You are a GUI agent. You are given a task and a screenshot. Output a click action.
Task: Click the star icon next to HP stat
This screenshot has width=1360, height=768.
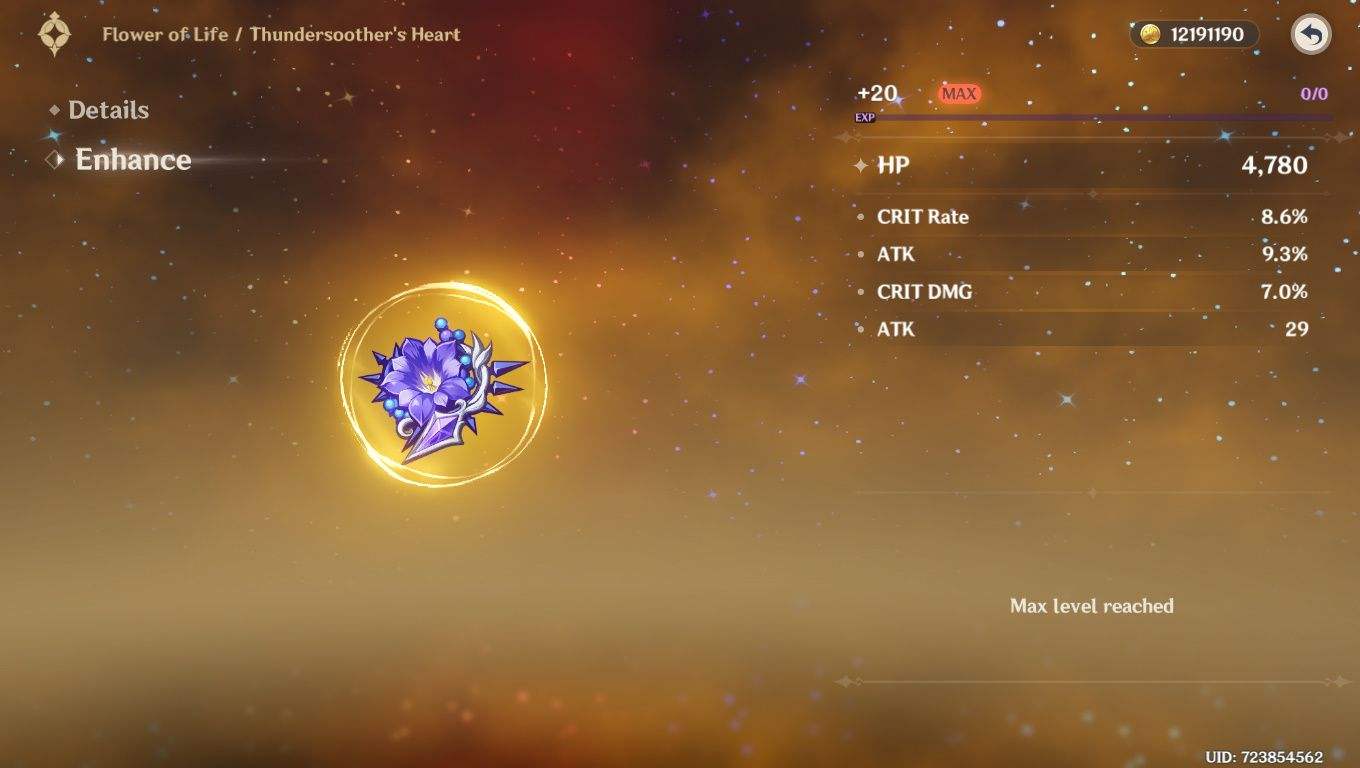[861, 165]
